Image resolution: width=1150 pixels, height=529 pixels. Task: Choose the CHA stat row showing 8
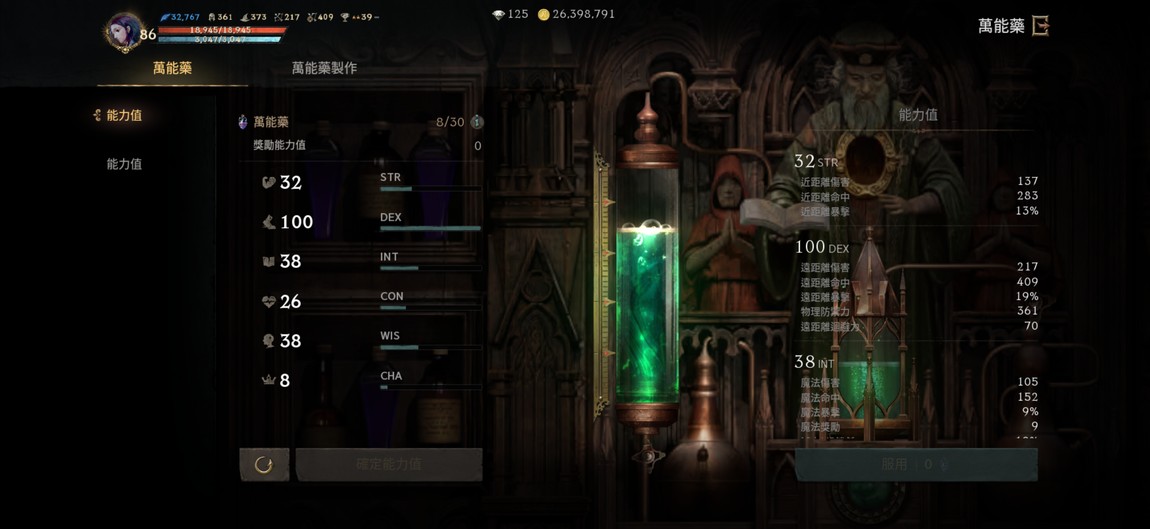tap(370, 380)
